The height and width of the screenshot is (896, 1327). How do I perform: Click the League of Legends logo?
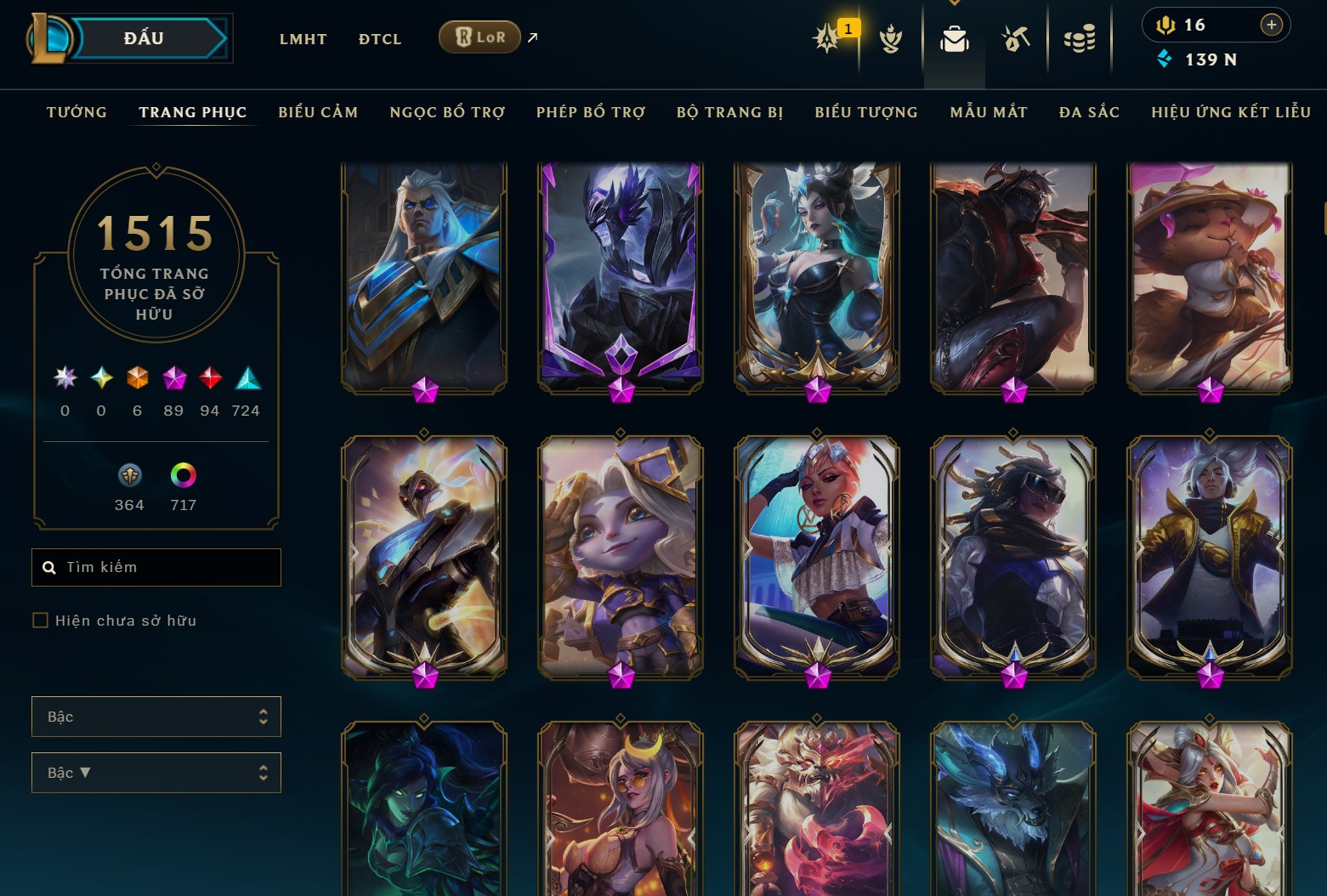tap(51, 36)
